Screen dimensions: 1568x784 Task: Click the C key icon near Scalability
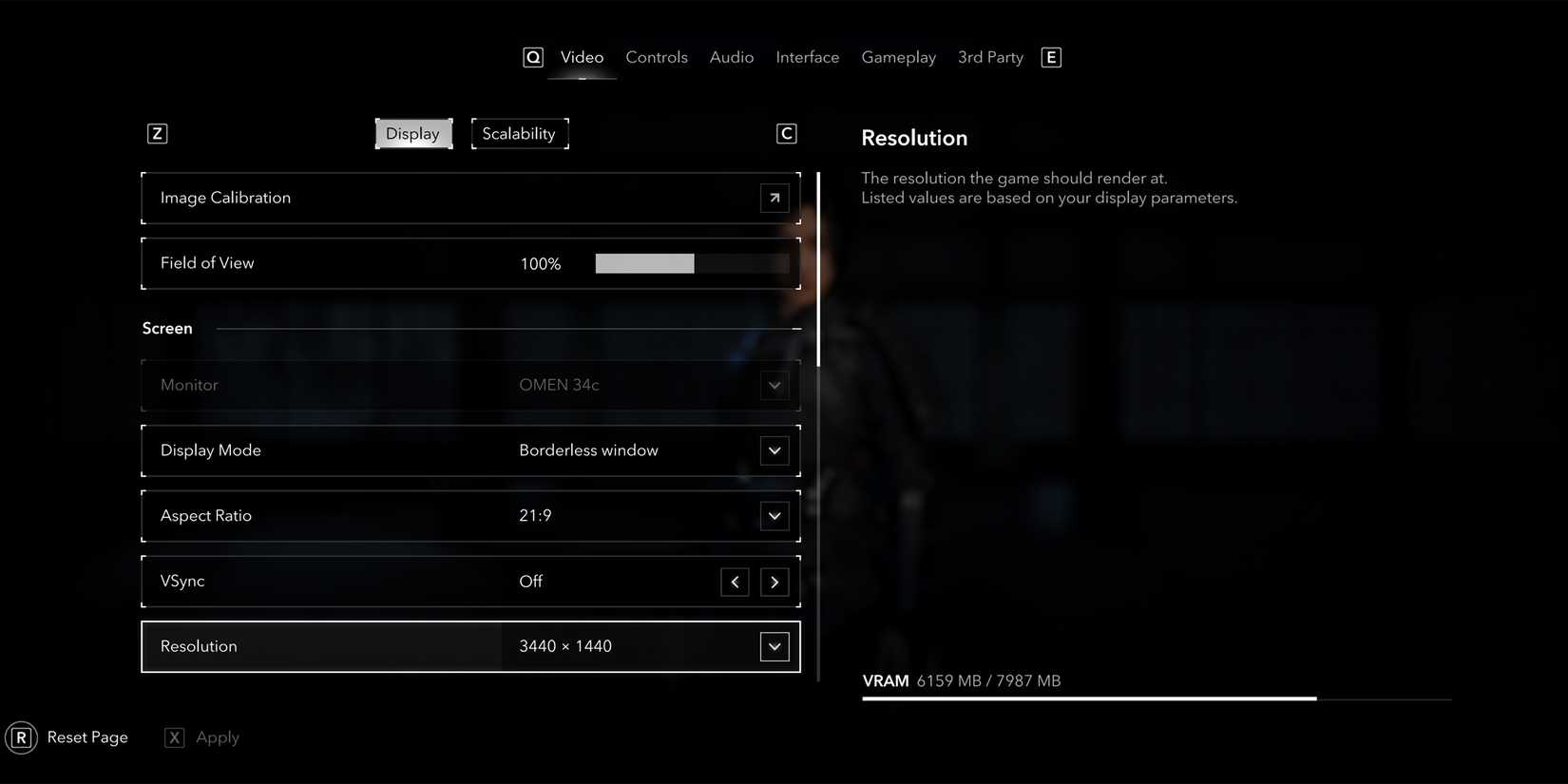click(x=786, y=133)
